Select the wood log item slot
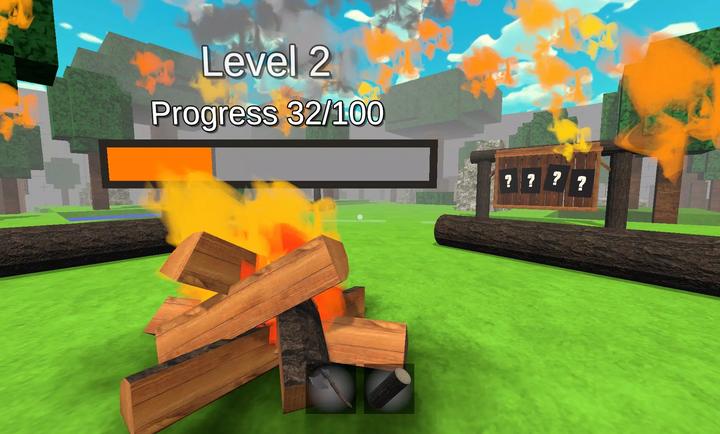Screen dimensions: 720x434 click(388, 388)
